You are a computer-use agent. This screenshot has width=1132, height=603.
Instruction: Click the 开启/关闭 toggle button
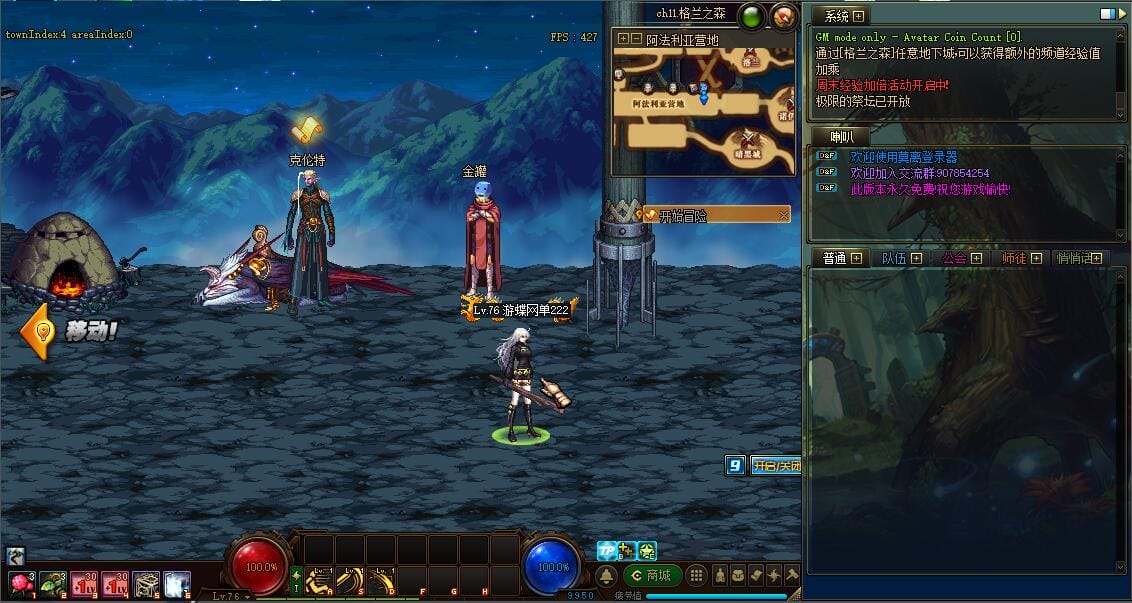pos(776,466)
